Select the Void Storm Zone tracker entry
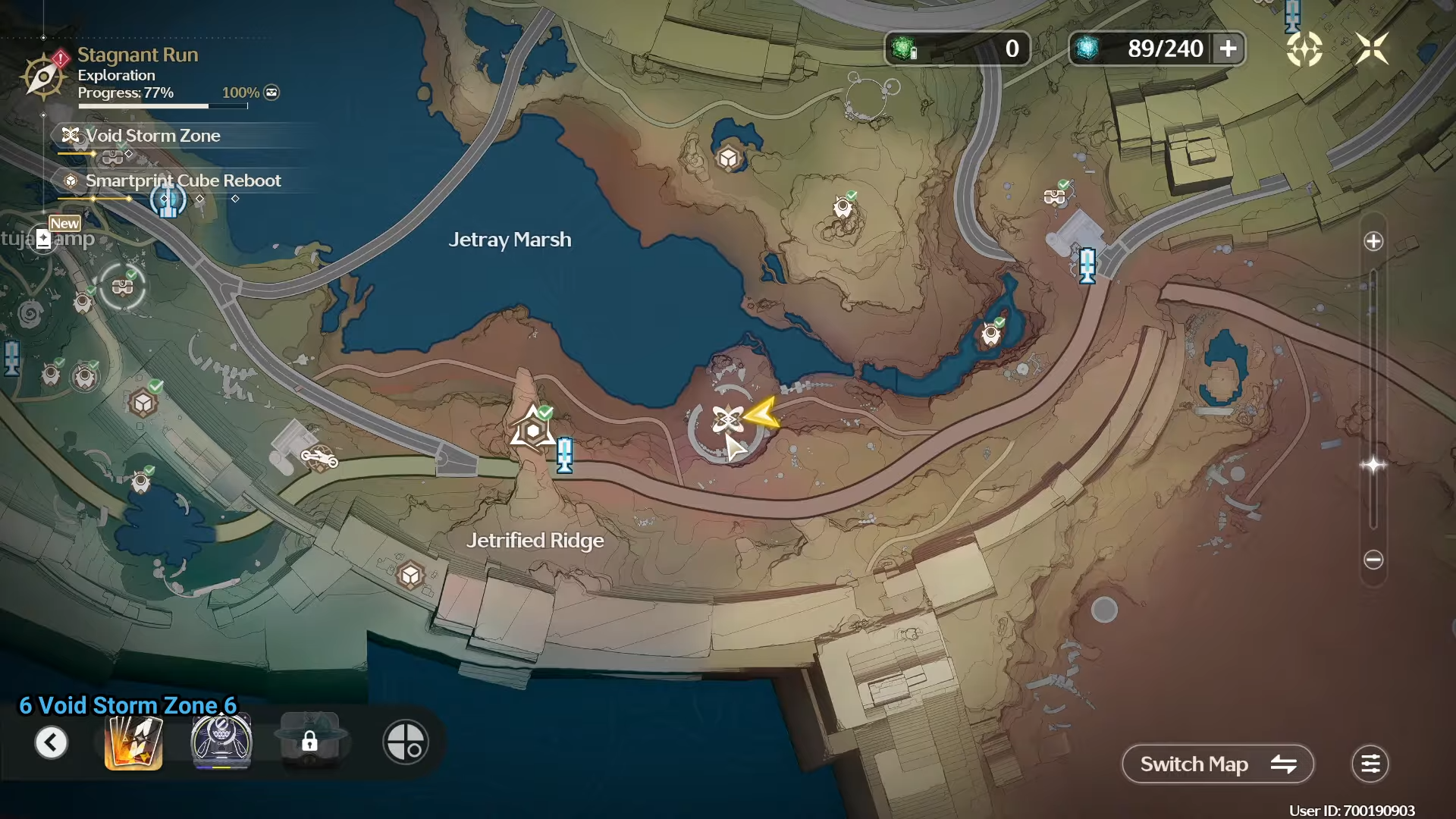Screen dimensions: 1456x819 (x=152, y=136)
